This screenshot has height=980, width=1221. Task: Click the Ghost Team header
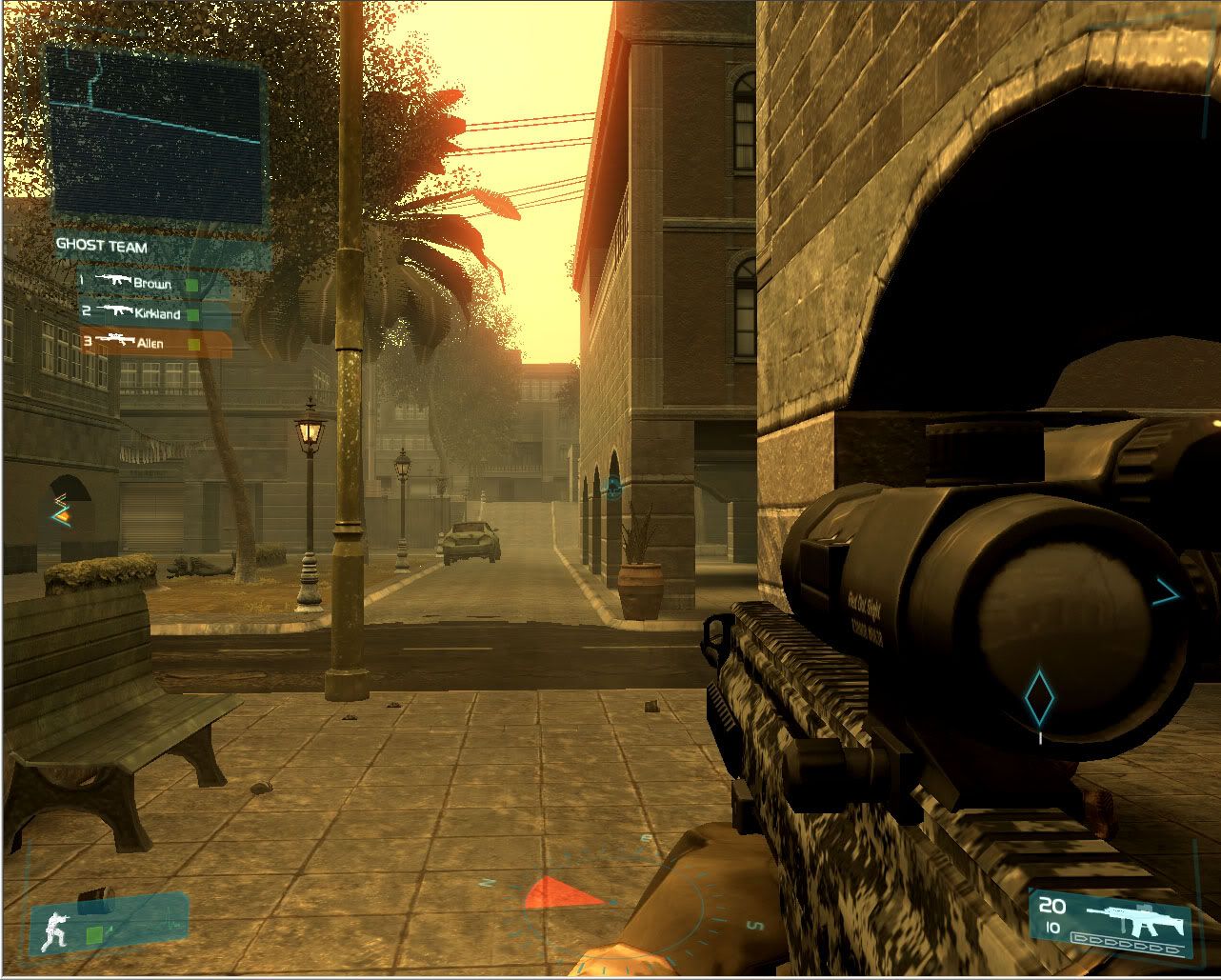click(x=102, y=246)
